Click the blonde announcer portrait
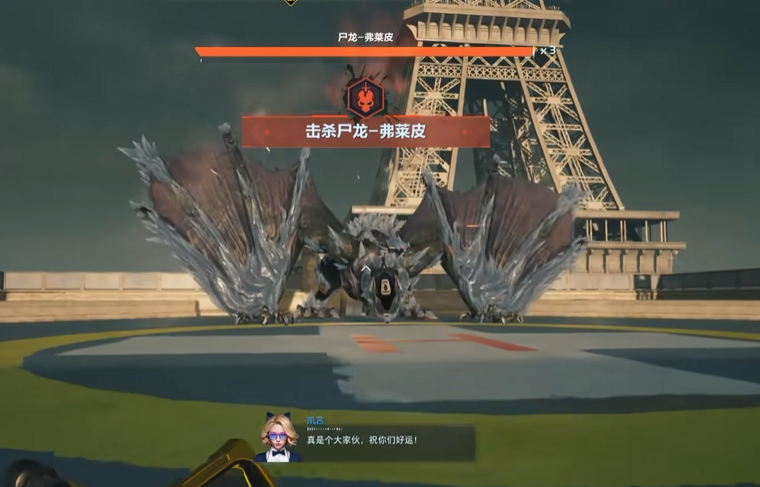This screenshot has height=487, width=760. [277, 437]
